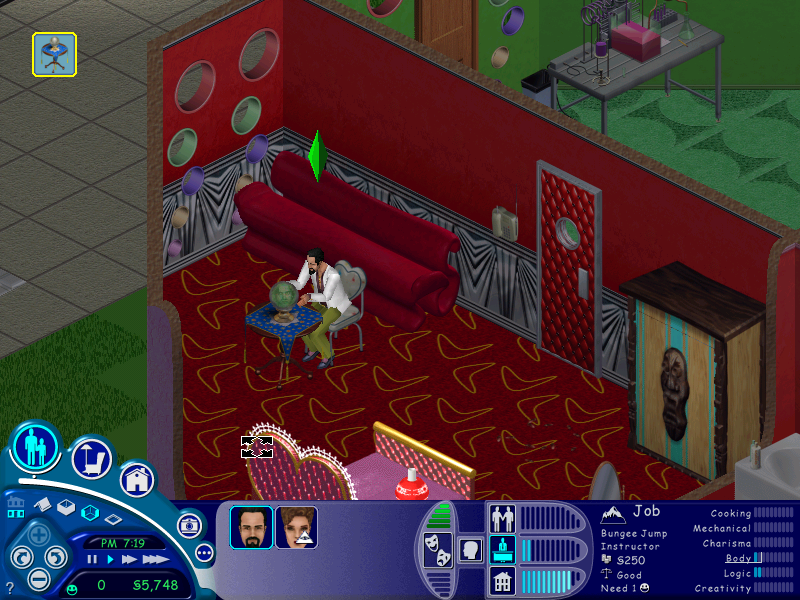Image resolution: width=800 pixels, height=600 pixels.
Task: Click the queued action icon at top left
Action: [54, 54]
